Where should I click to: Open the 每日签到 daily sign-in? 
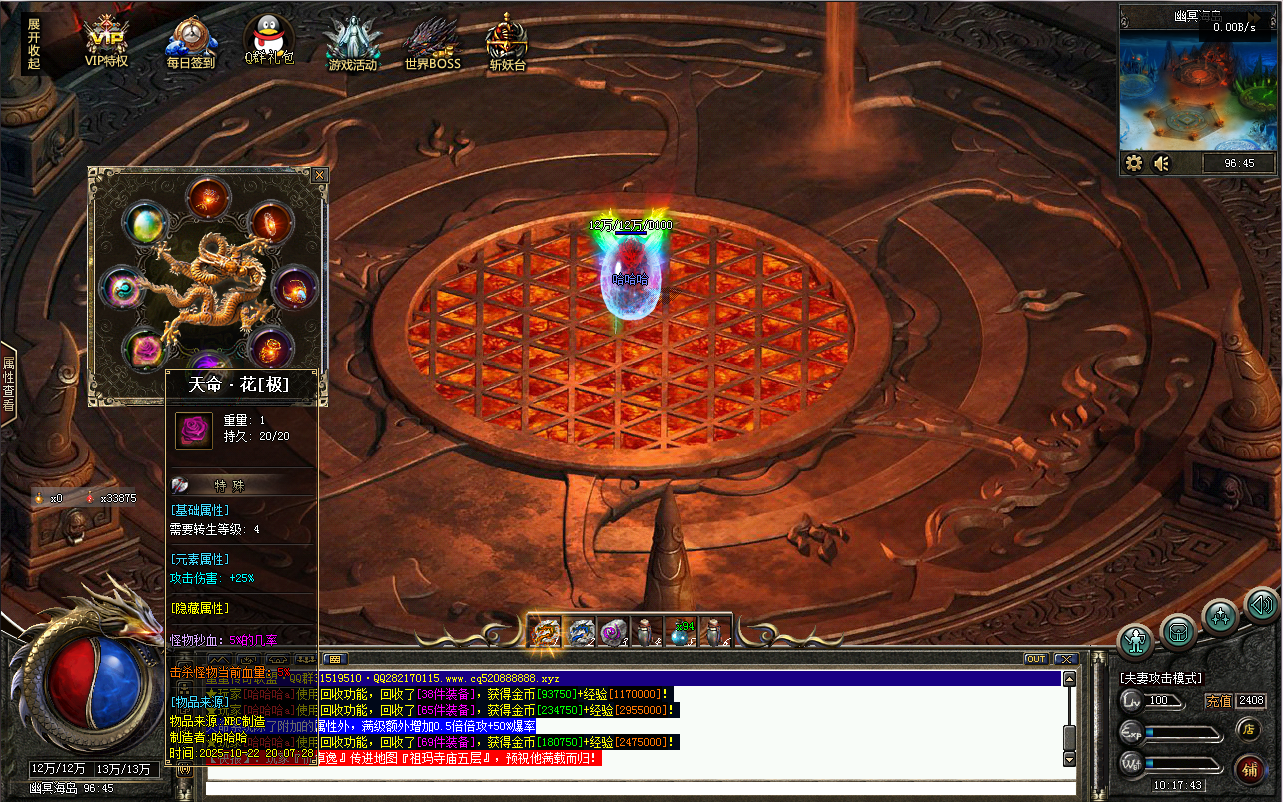coord(190,43)
